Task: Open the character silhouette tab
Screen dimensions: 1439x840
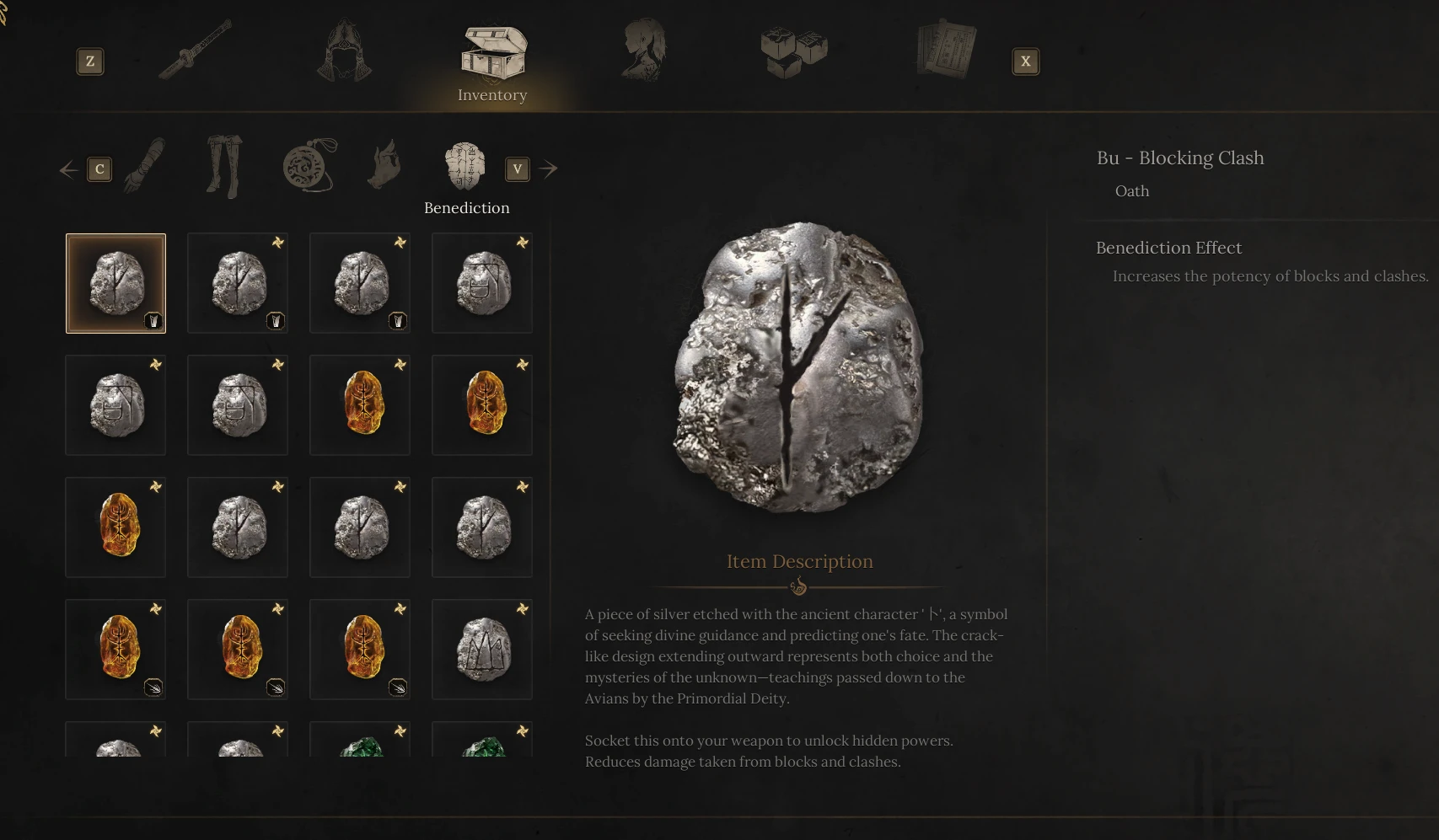Action: pyautogui.click(x=643, y=52)
